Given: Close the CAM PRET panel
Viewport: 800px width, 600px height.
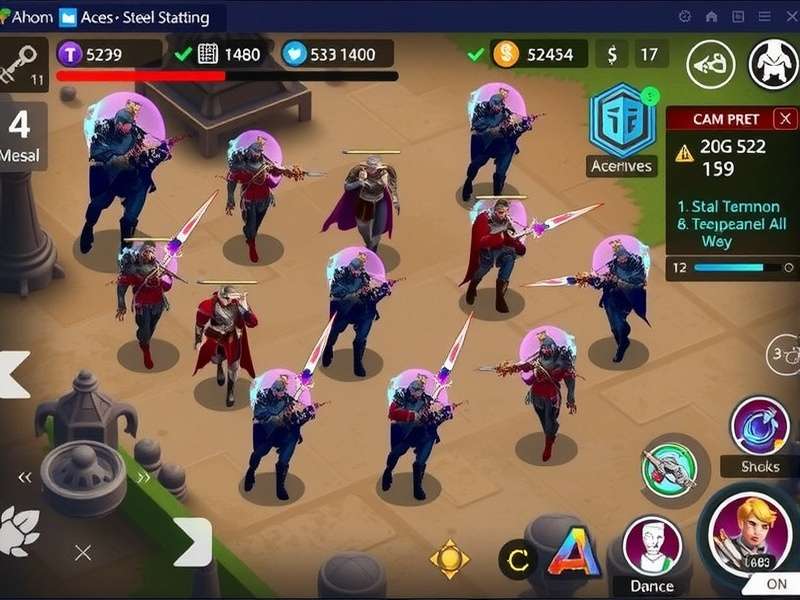Looking at the screenshot, I should (x=785, y=119).
